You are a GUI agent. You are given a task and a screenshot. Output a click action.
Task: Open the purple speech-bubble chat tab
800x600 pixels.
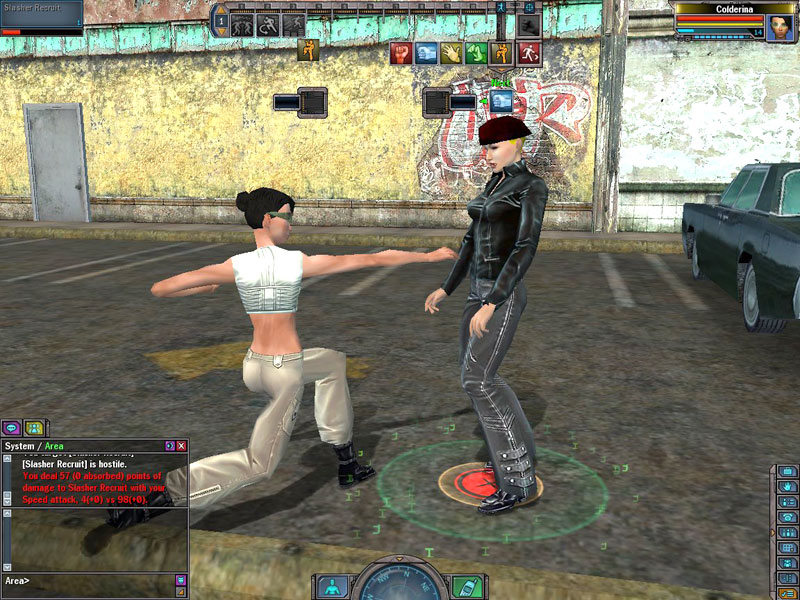pyautogui.click(x=12, y=428)
